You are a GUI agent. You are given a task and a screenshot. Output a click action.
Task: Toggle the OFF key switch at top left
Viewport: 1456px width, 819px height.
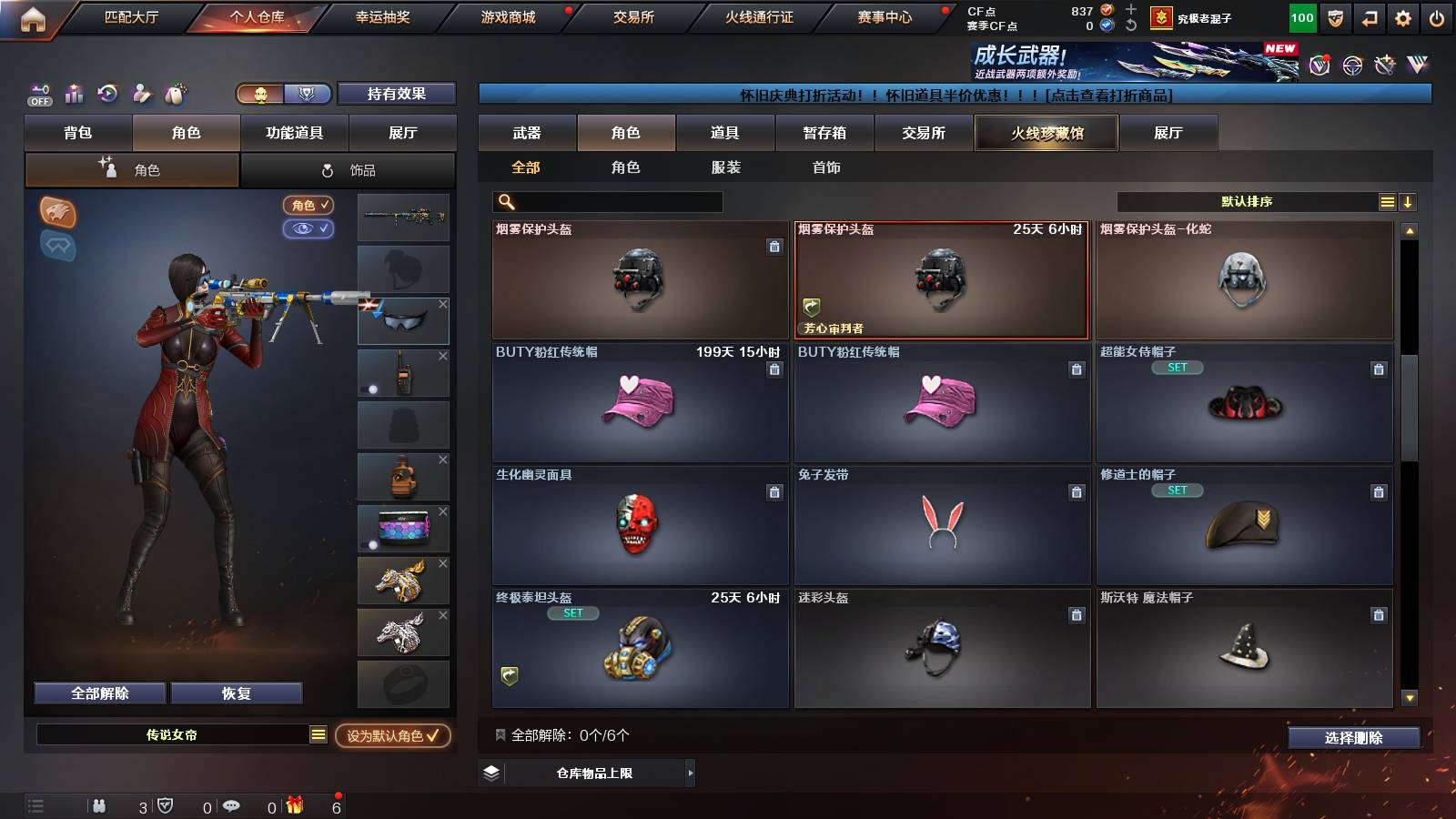point(38,94)
